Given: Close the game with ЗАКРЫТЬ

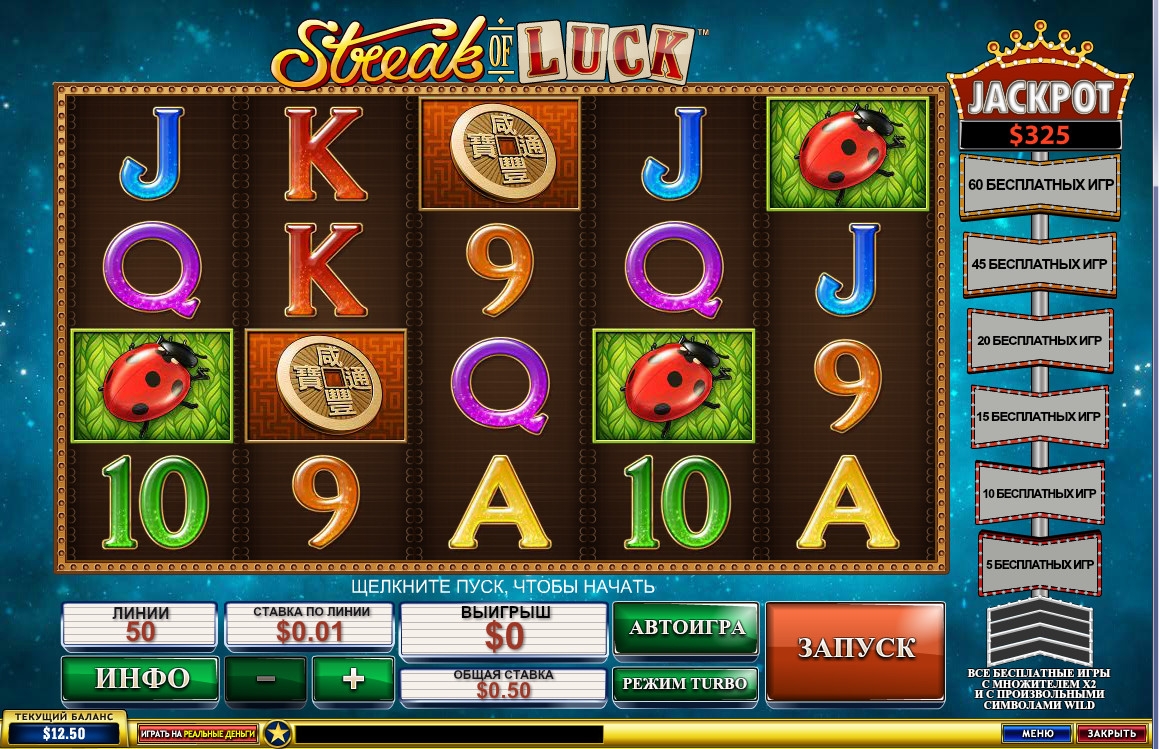Looking at the screenshot, I should coord(1111,734).
